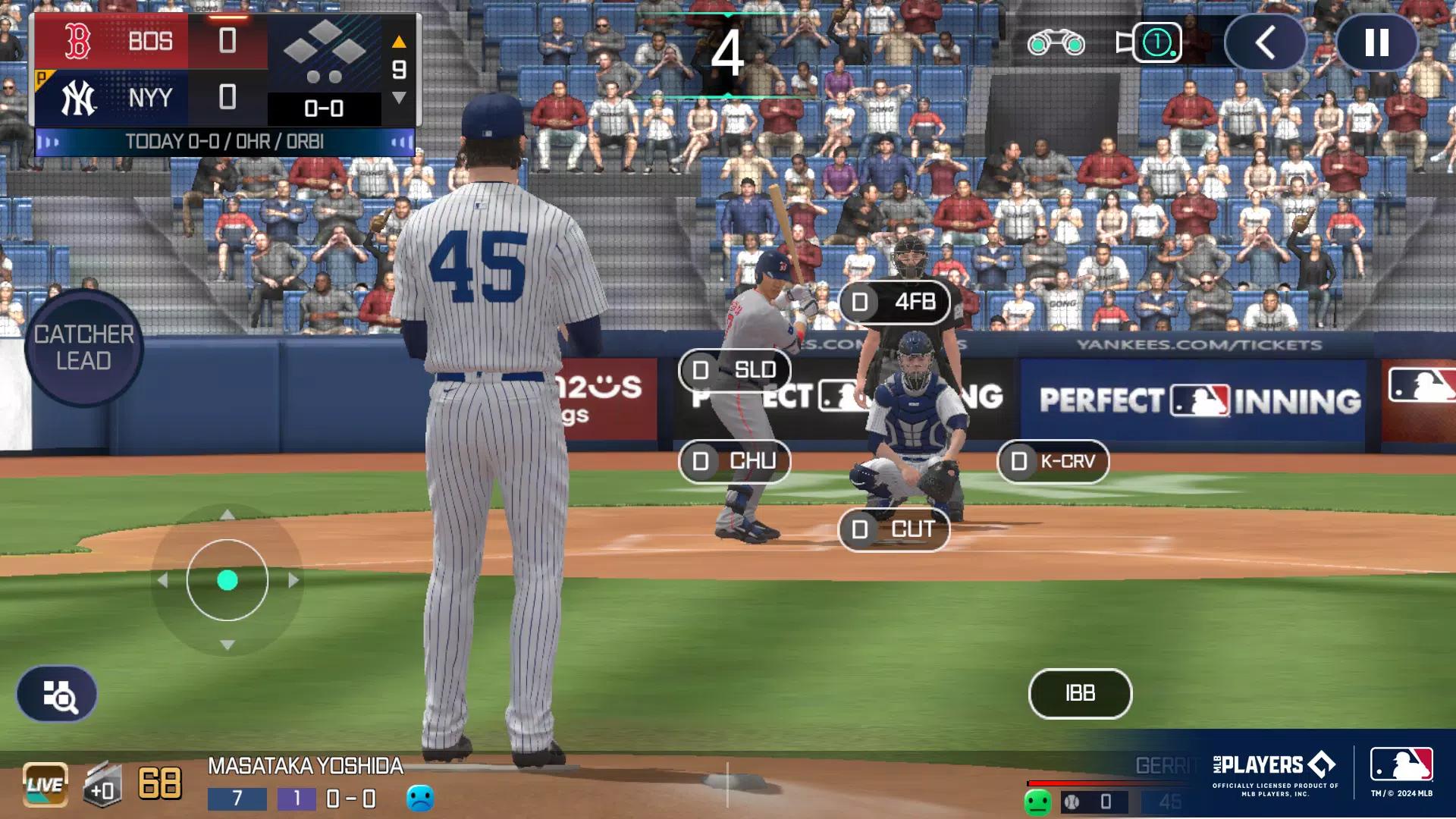Switch the camera angle icon
This screenshot has width=1456, height=819.
tap(1149, 43)
